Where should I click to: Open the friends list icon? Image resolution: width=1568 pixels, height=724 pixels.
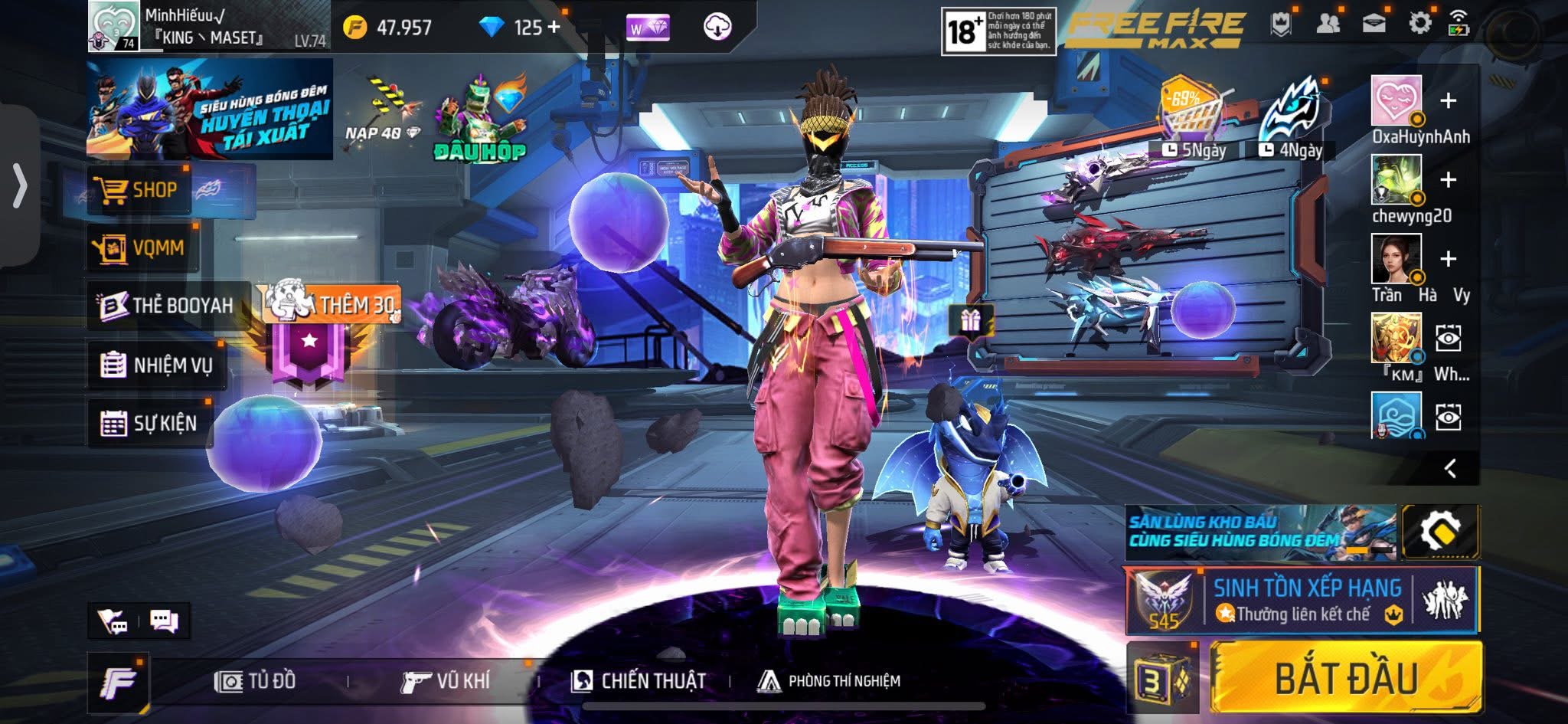tap(1328, 24)
